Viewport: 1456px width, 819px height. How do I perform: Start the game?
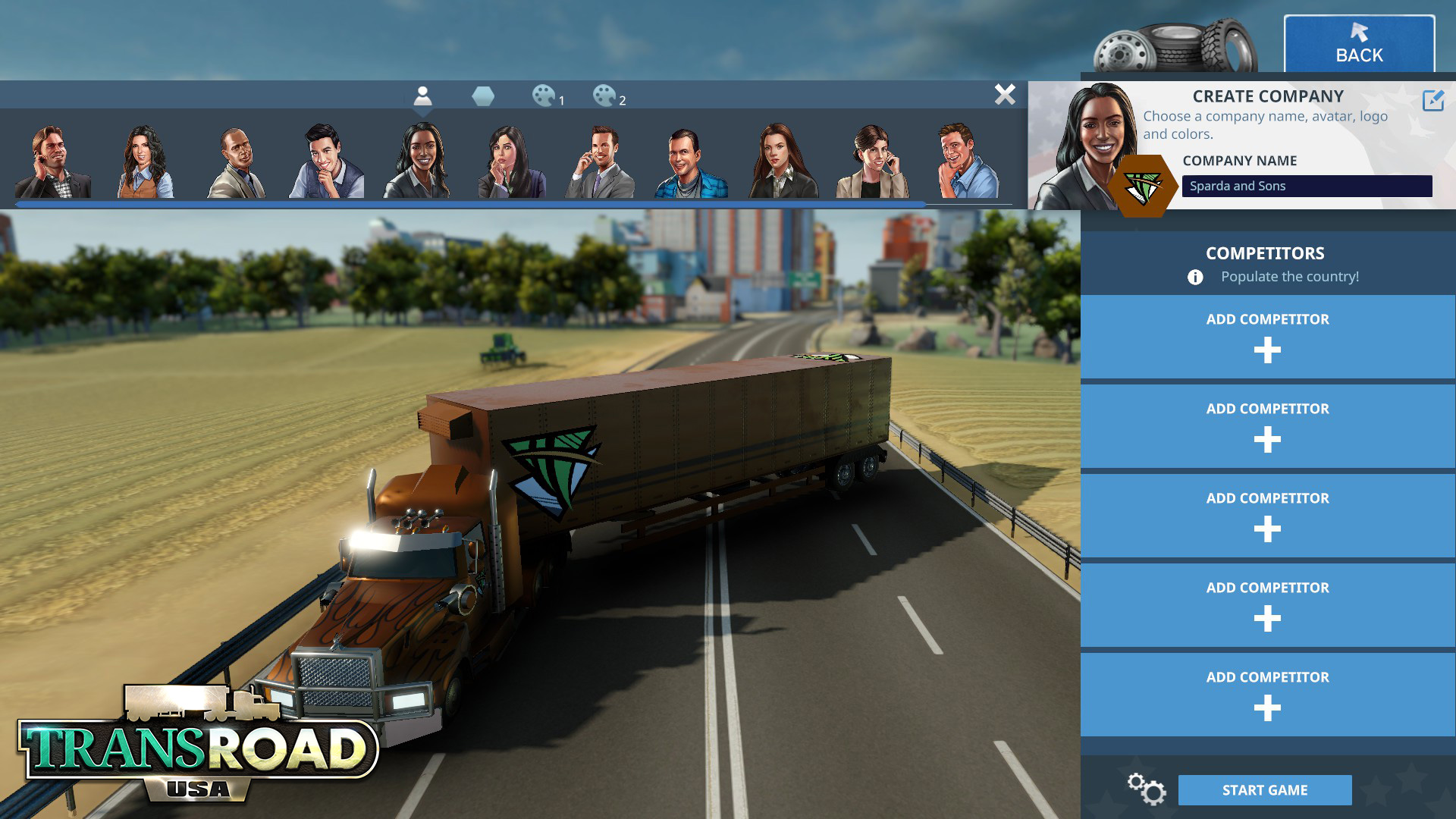tap(1264, 790)
